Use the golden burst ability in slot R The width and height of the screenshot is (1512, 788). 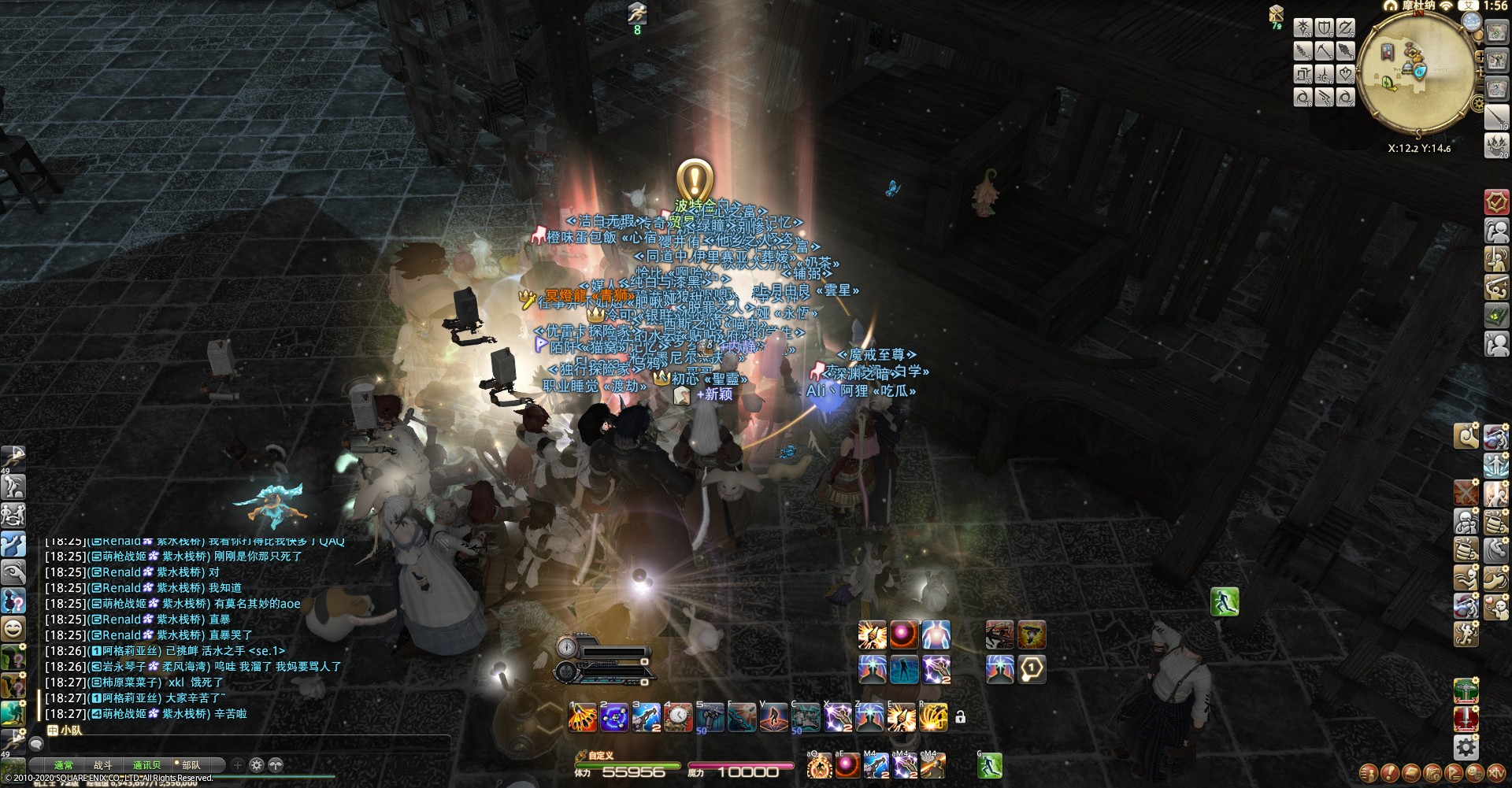(933, 717)
